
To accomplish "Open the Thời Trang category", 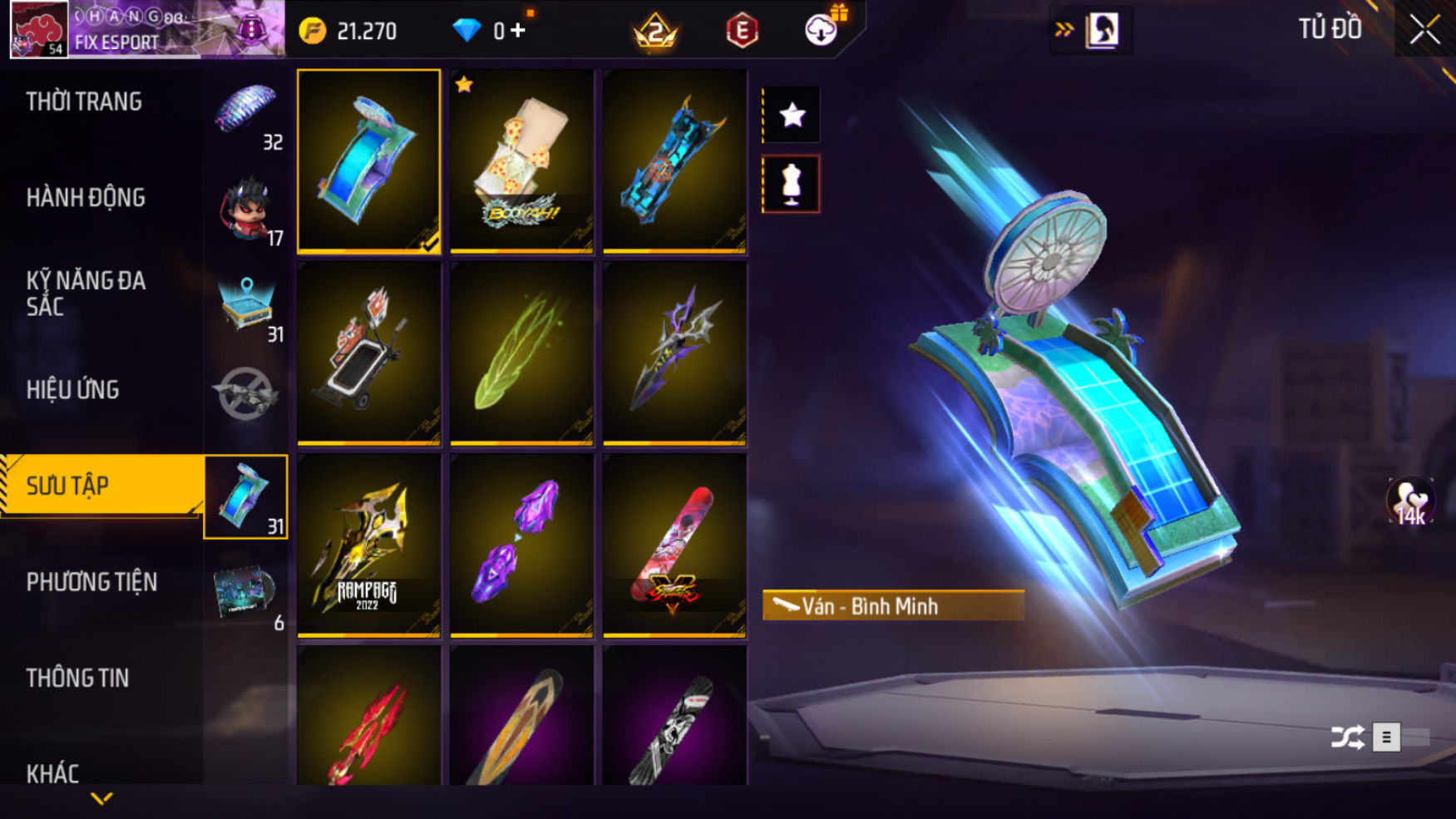I will coord(84,102).
